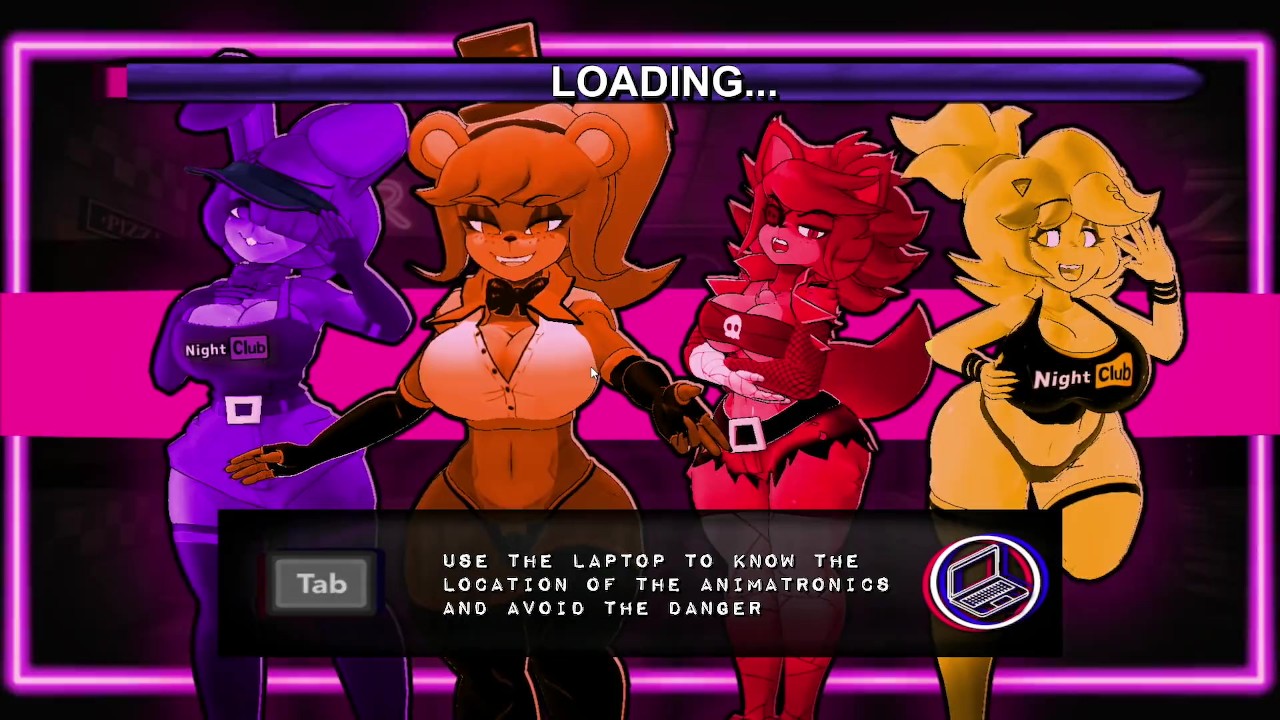Click the Night Club badge on the bunny's shirt

tap(225, 349)
